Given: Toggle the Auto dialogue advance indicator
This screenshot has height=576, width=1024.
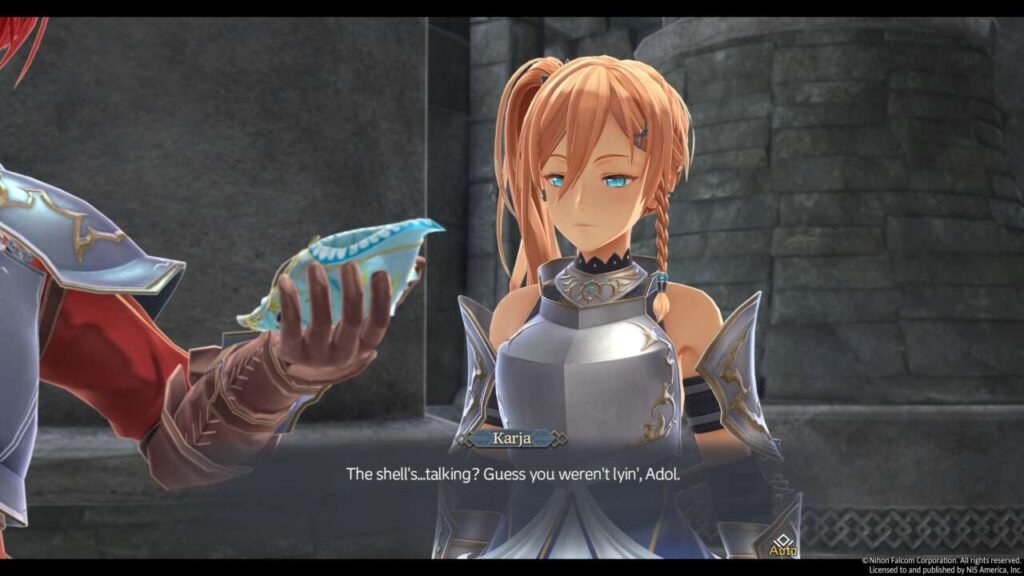Looking at the screenshot, I should (782, 545).
